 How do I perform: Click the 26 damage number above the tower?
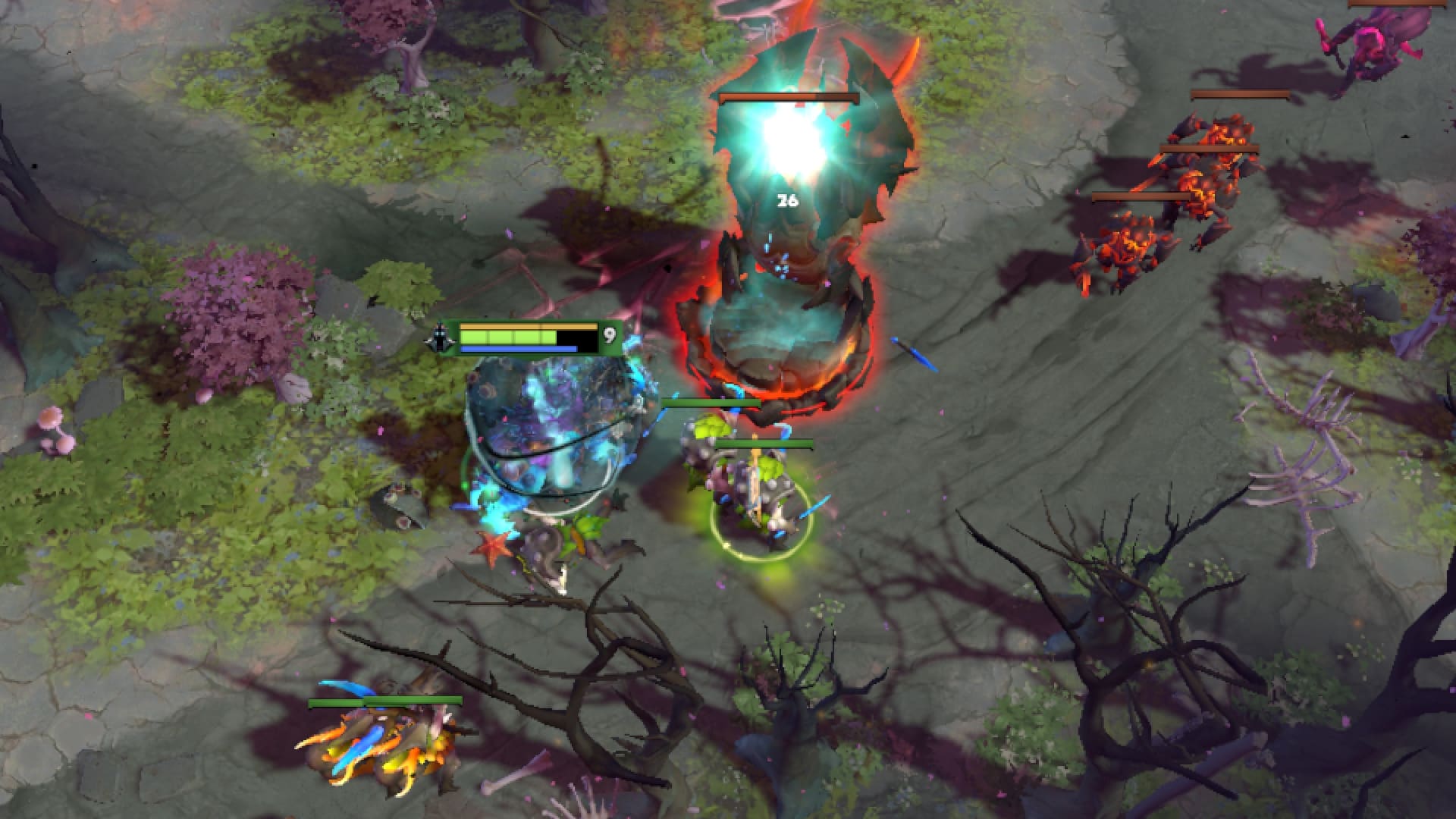tap(786, 200)
